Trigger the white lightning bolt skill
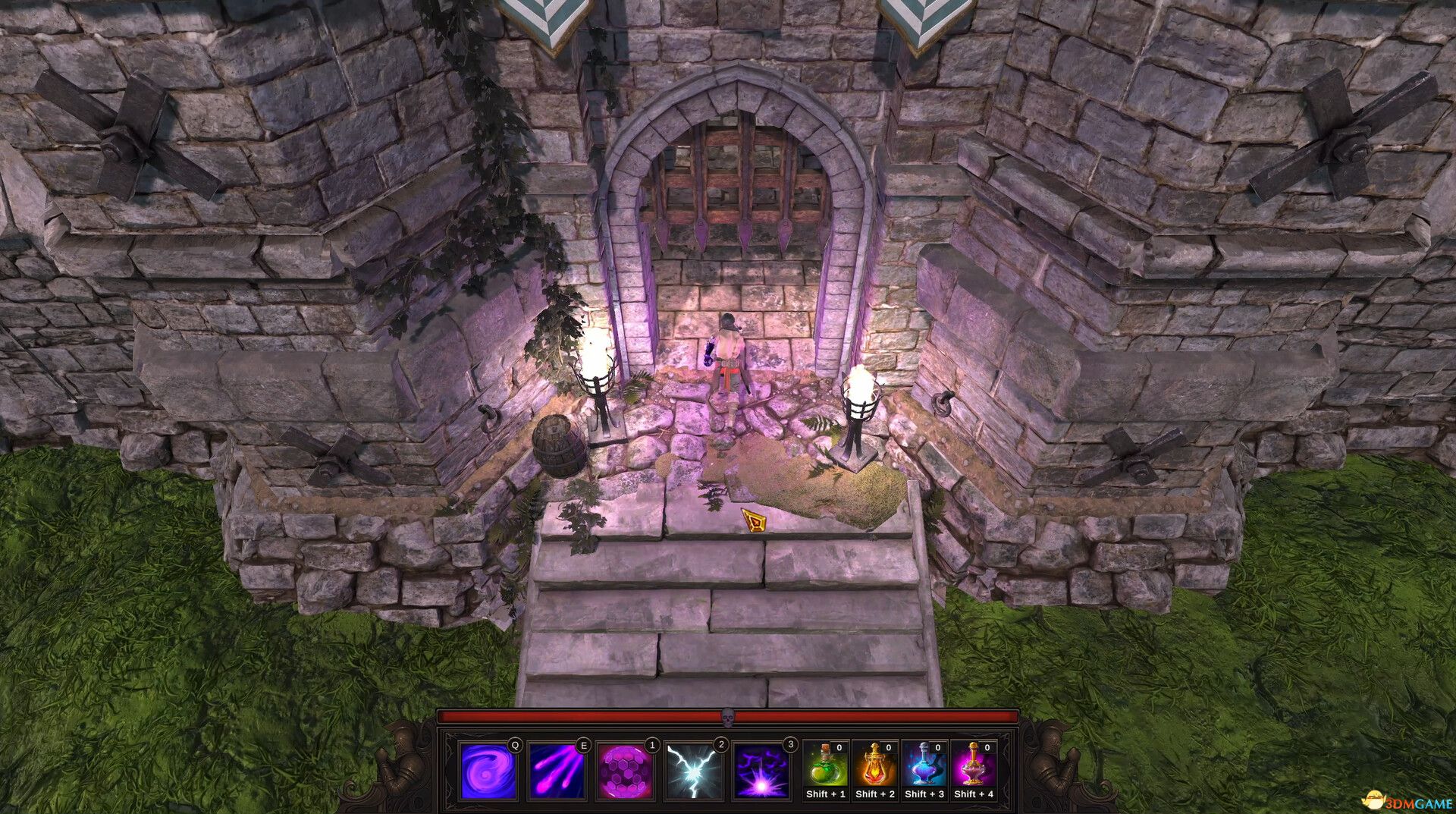This screenshot has height=814, width=1456. [693, 771]
